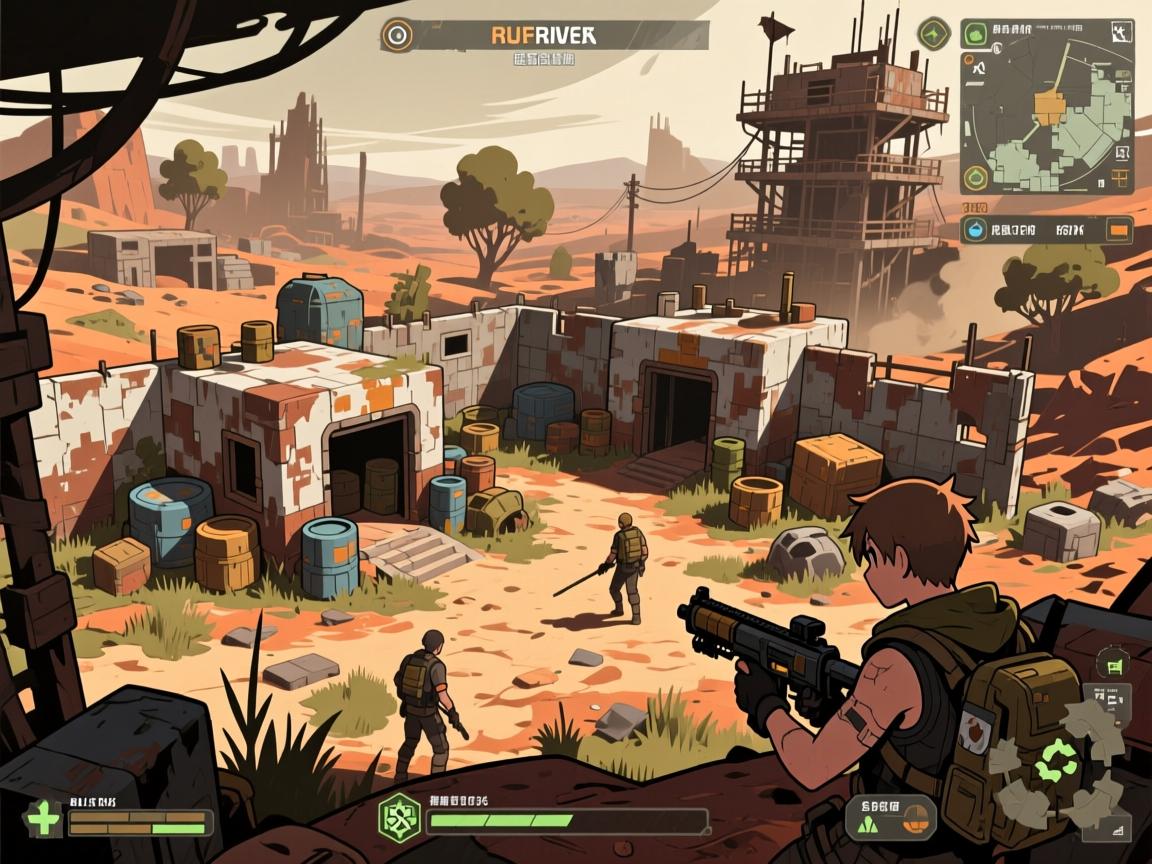Select the green cloud icon on the minimap header
Screen dimensions: 1152x864
(975, 36)
